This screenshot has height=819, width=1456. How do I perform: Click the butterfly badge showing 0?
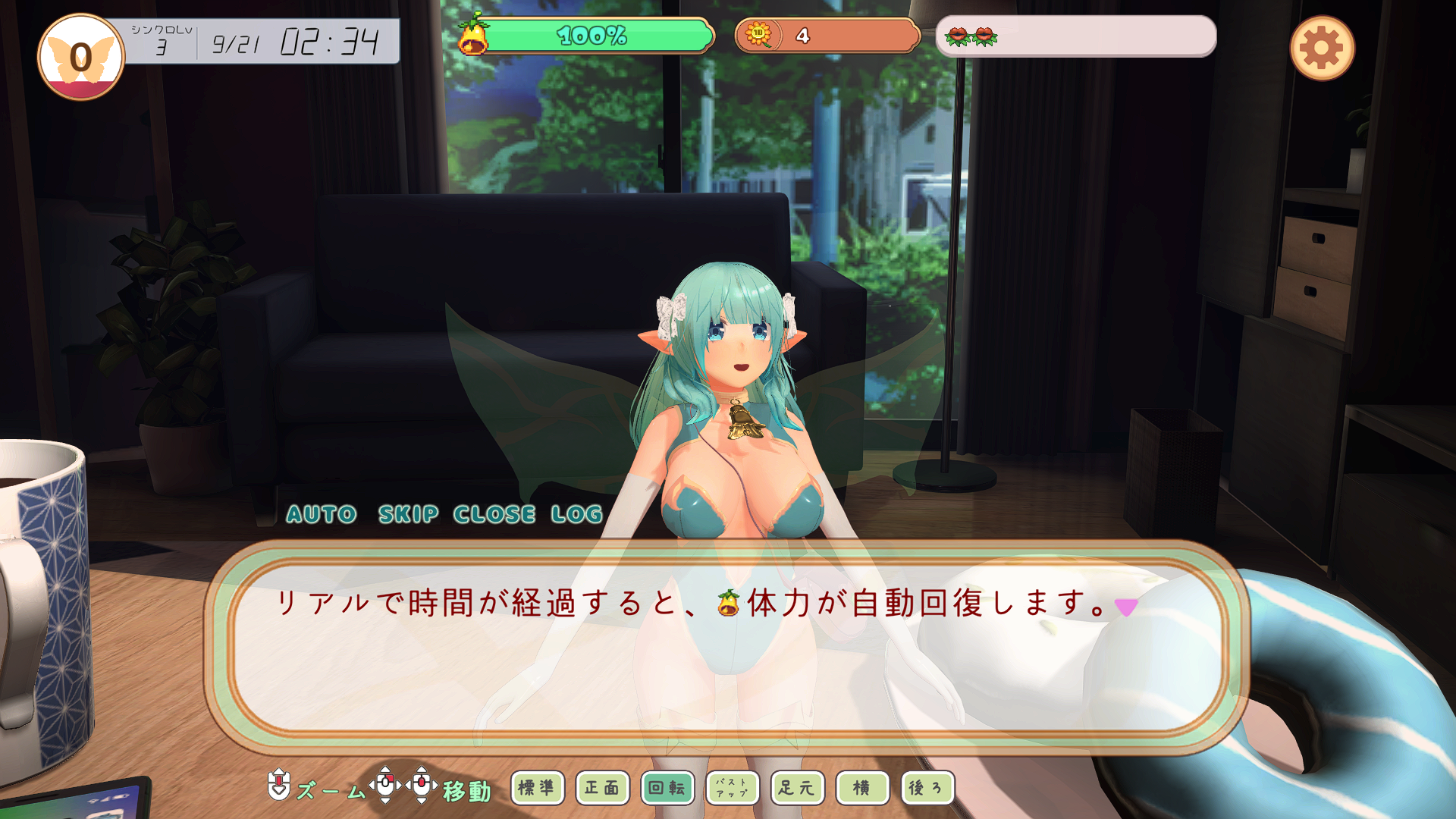(x=81, y=57)
